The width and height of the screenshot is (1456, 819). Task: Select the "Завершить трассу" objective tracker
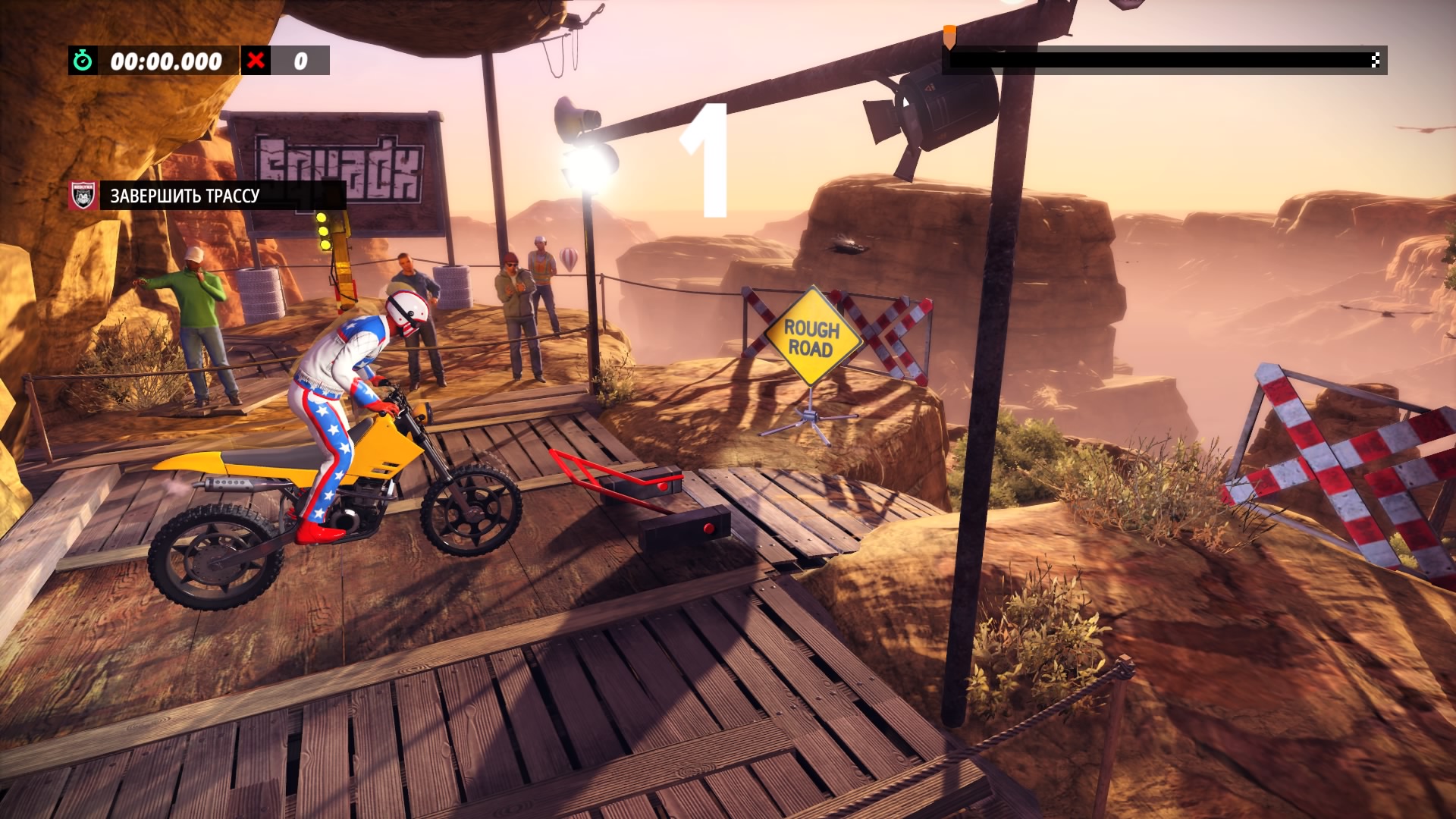185,196
